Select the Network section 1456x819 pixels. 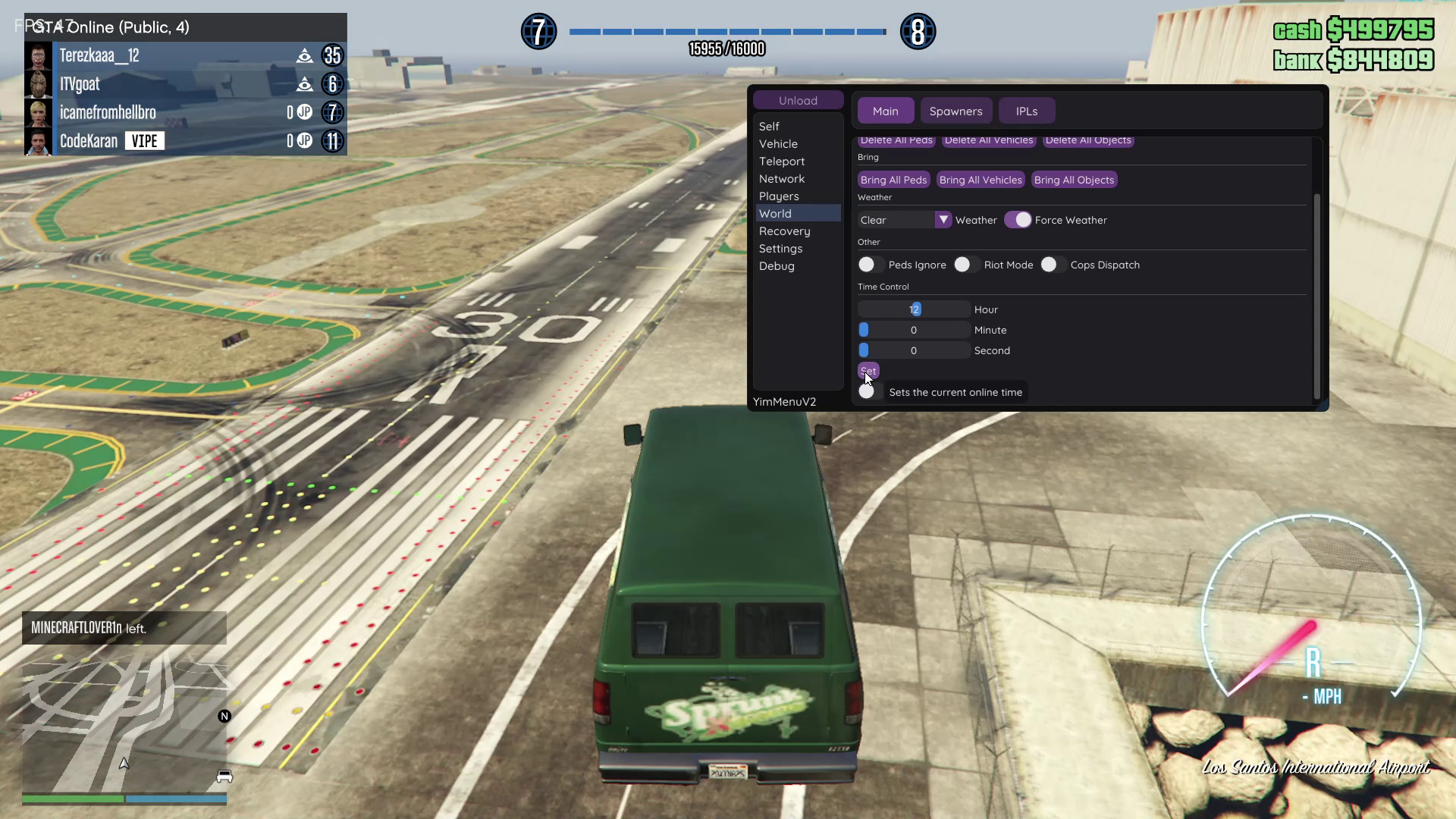pyautogui.click(x=782, y=179)
